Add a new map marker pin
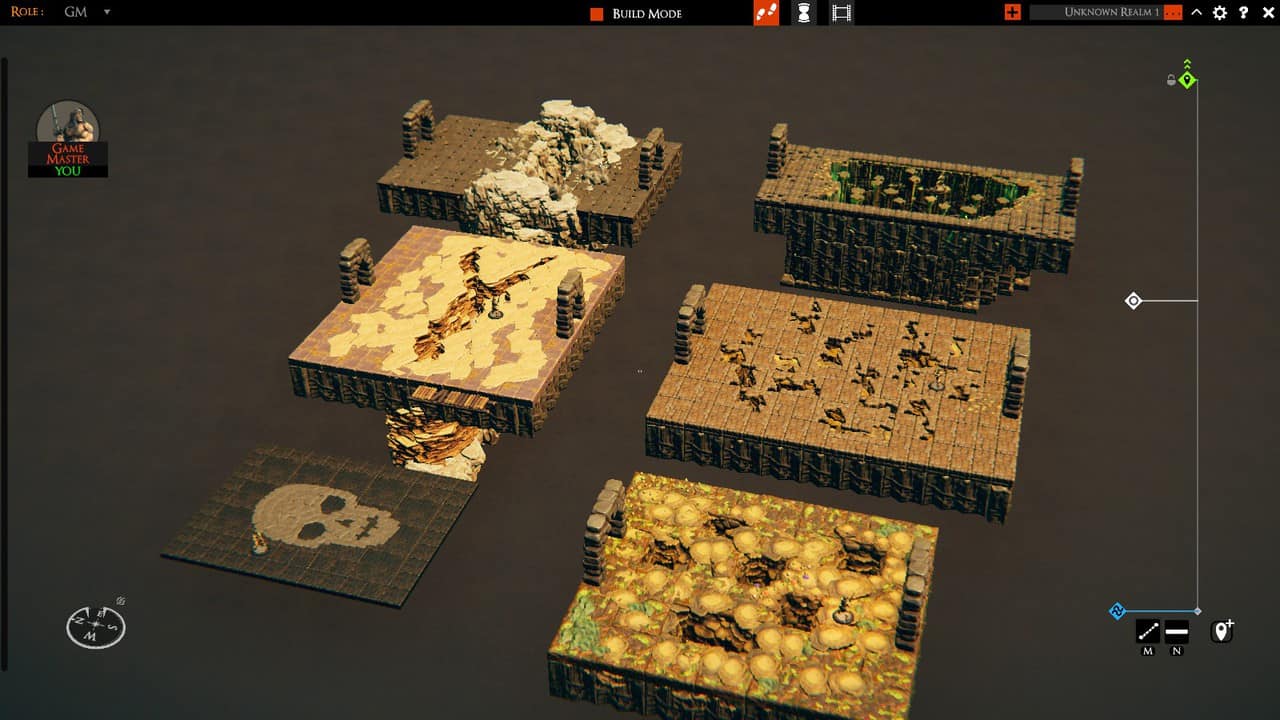This screenshot has width=1280, height=720. [1221, 632]
